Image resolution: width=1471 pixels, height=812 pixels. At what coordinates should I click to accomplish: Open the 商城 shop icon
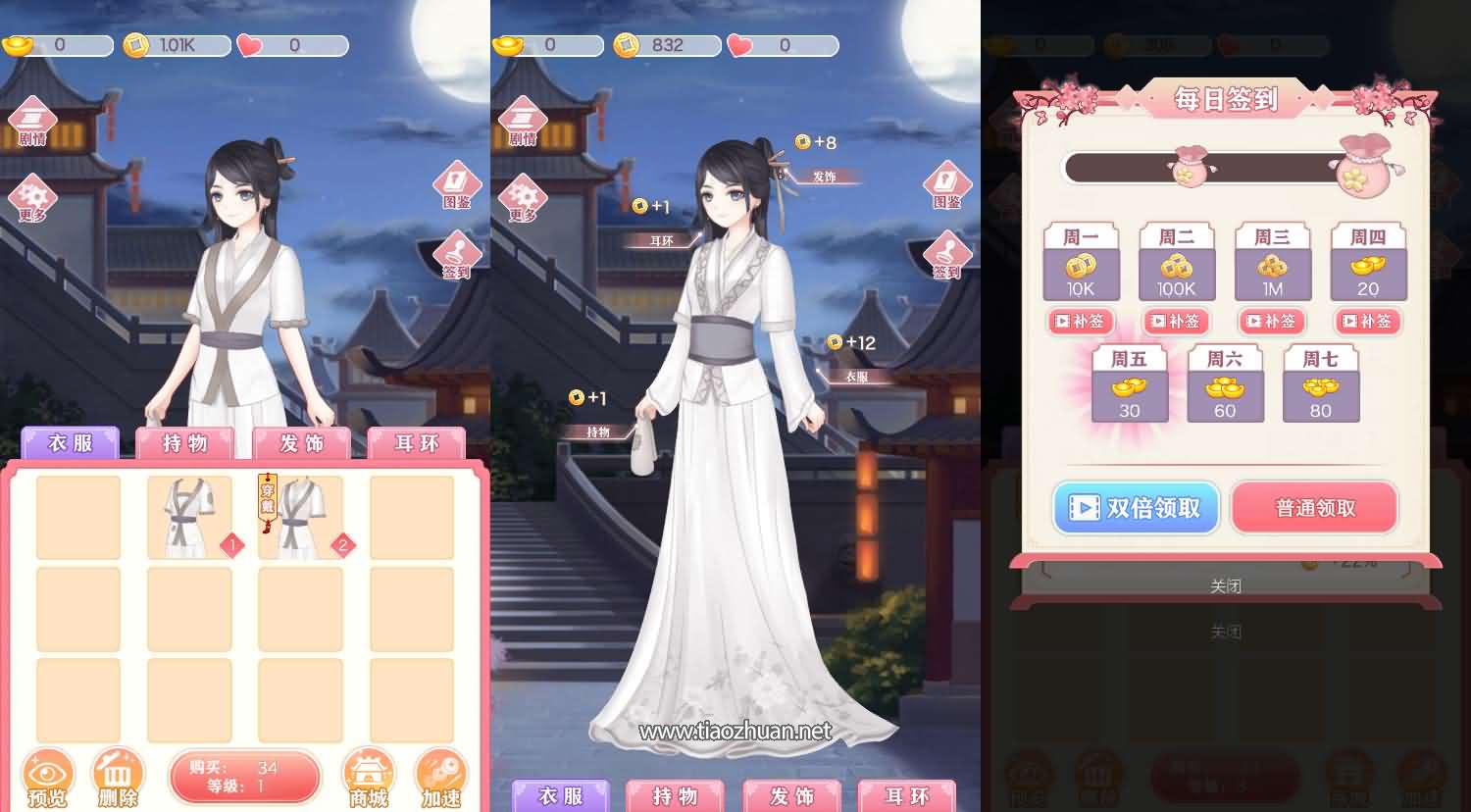coord(369,774)
